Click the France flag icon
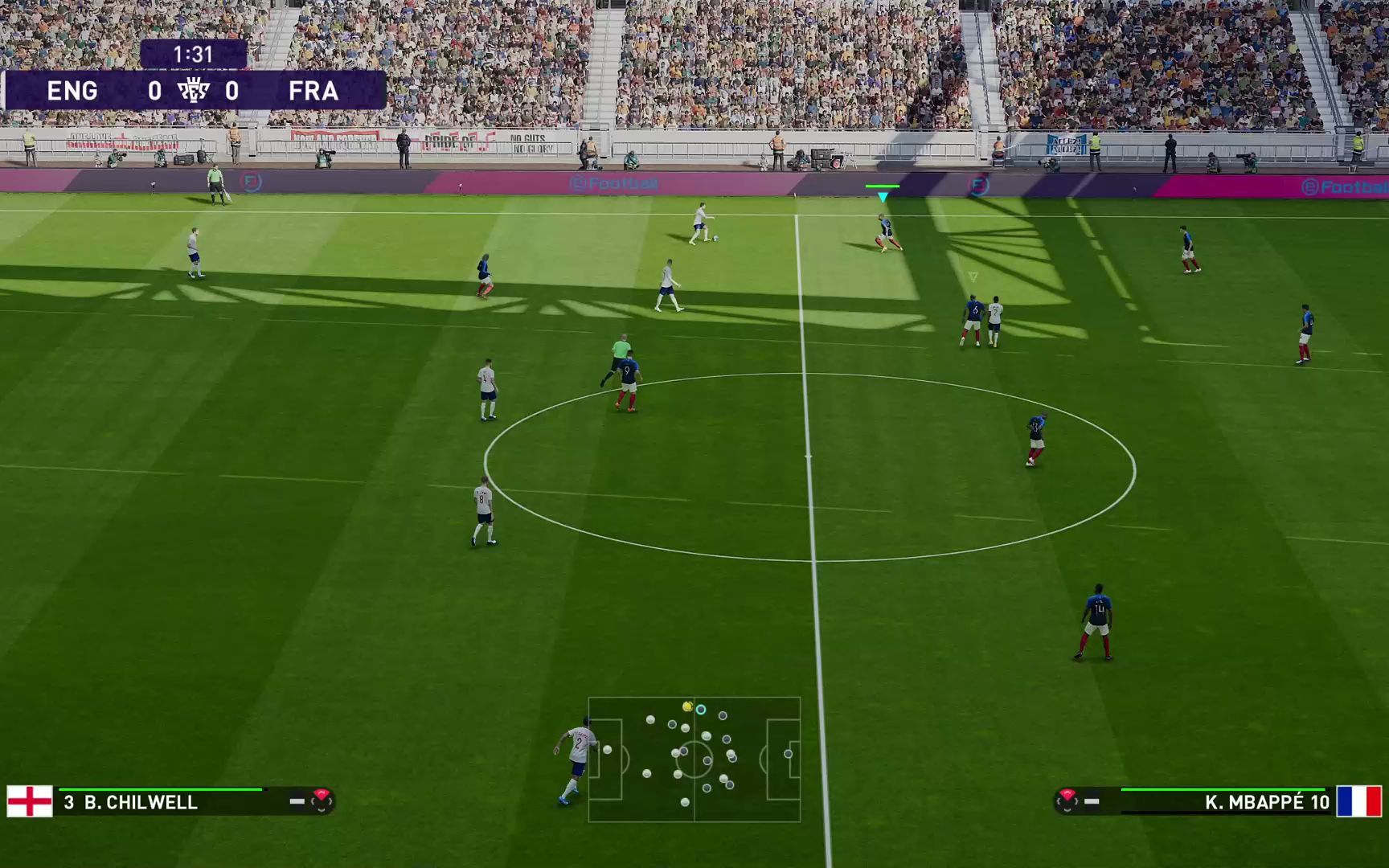 tap(1358, 801)
